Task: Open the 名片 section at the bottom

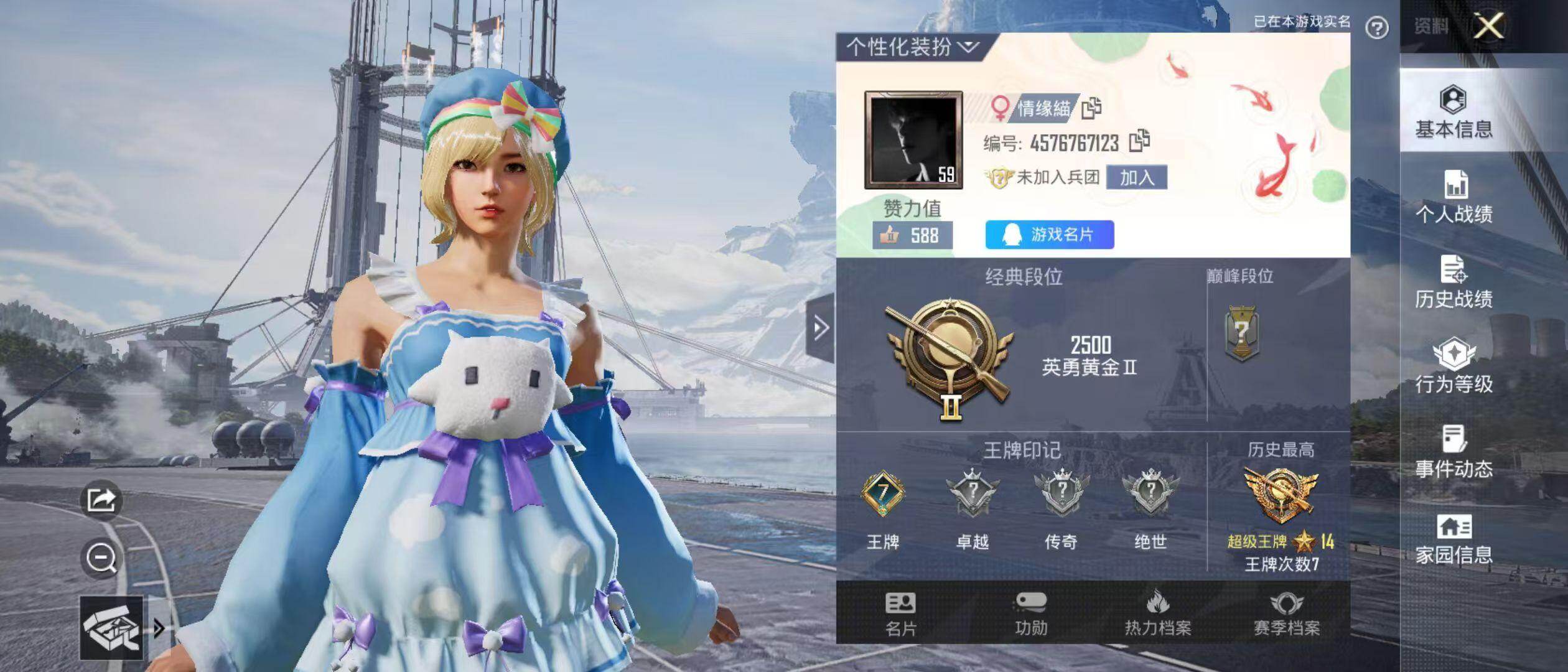Action: [900, 614]
